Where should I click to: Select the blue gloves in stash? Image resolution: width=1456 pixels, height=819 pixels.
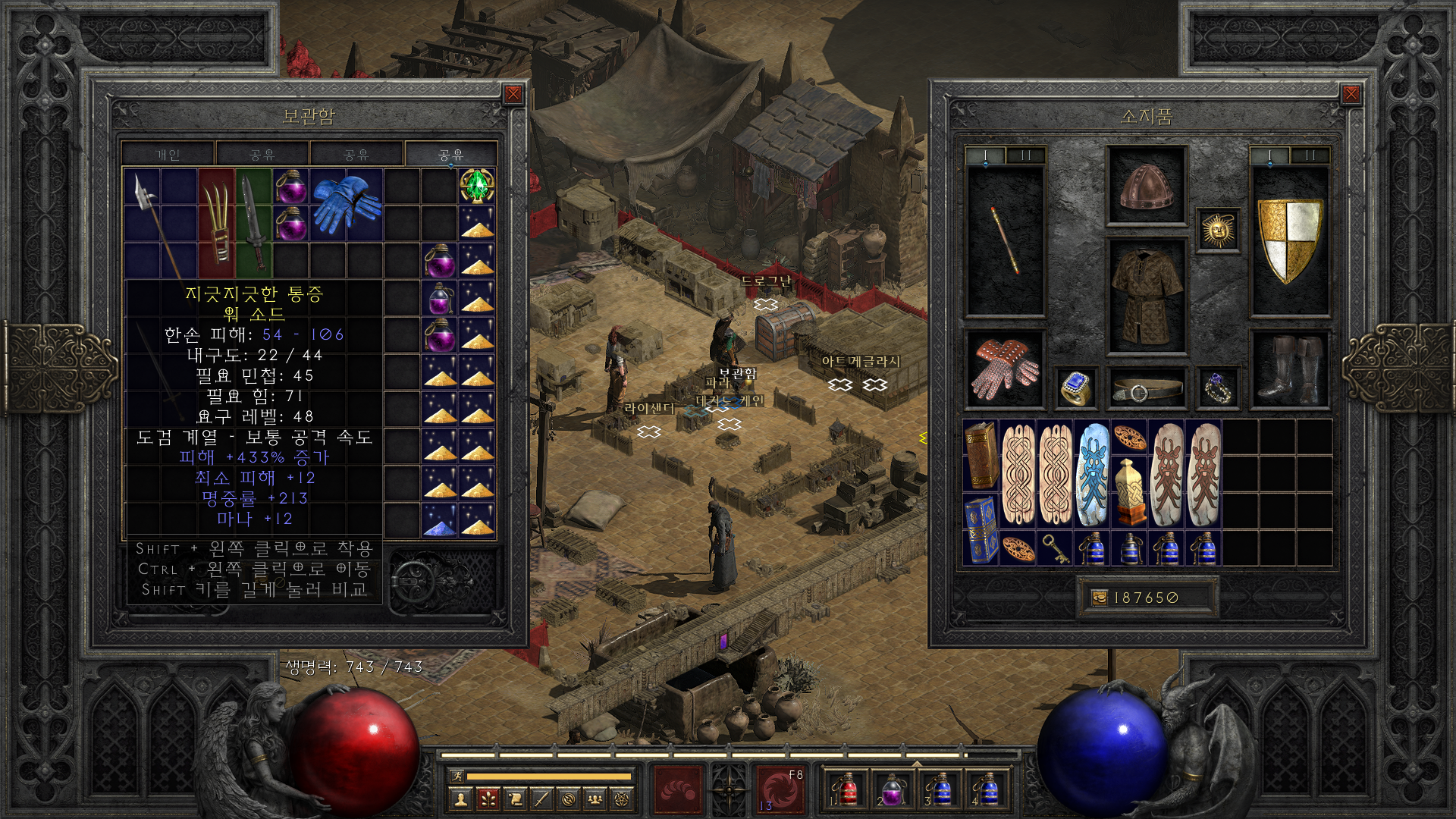(x=347, y=204)
